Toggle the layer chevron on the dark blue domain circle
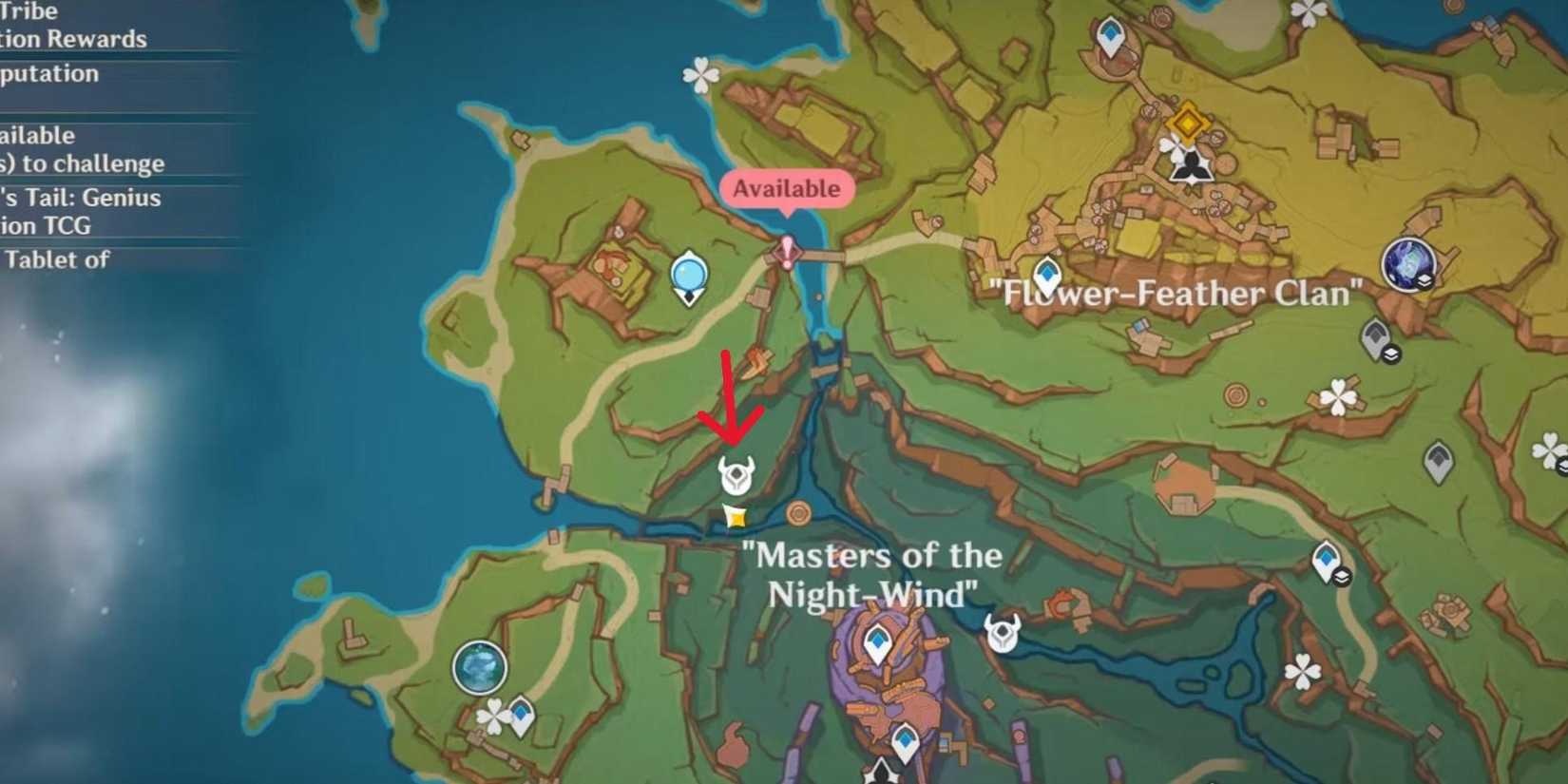This screenshot has width=1568, height=784. (x=1425, y=280)
